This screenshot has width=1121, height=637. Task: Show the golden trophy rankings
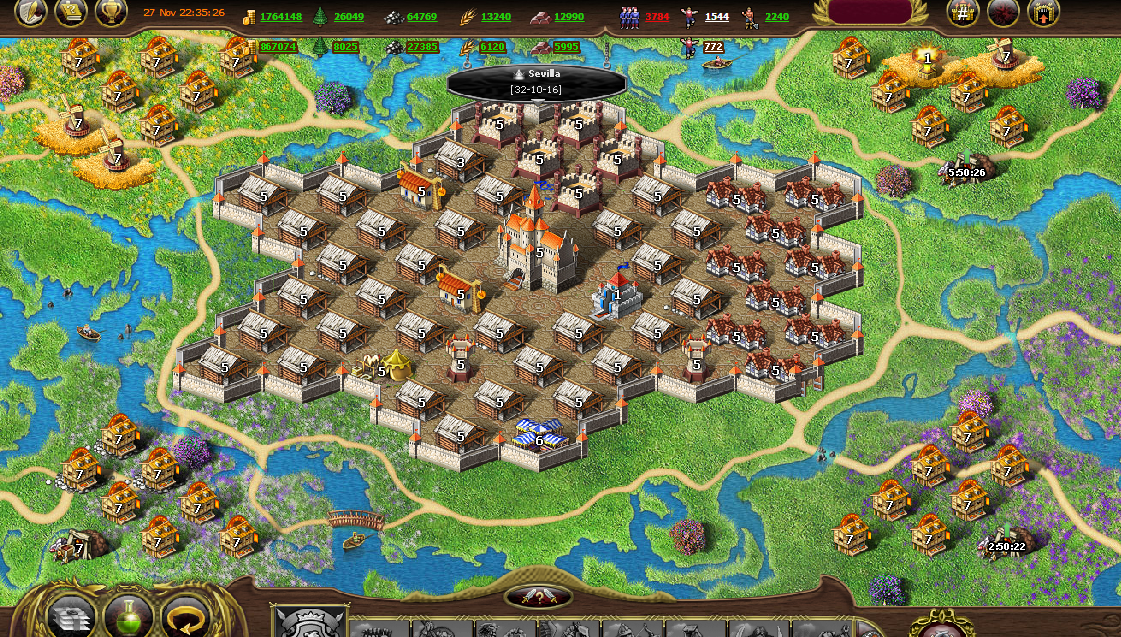111,12
